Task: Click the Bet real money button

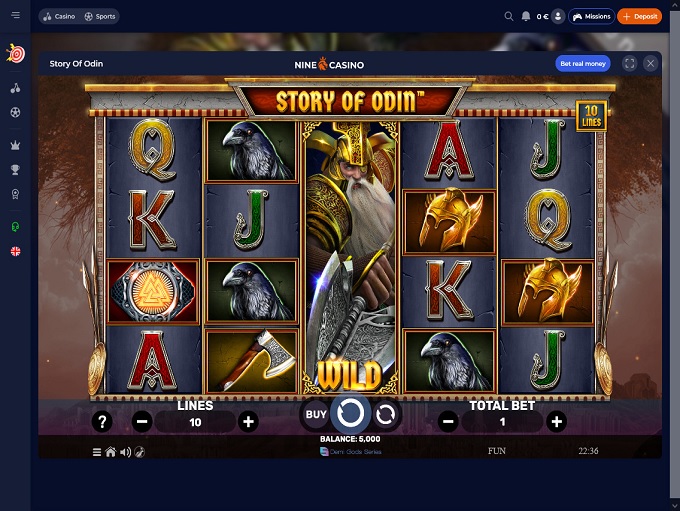Action: click(582, 64)
